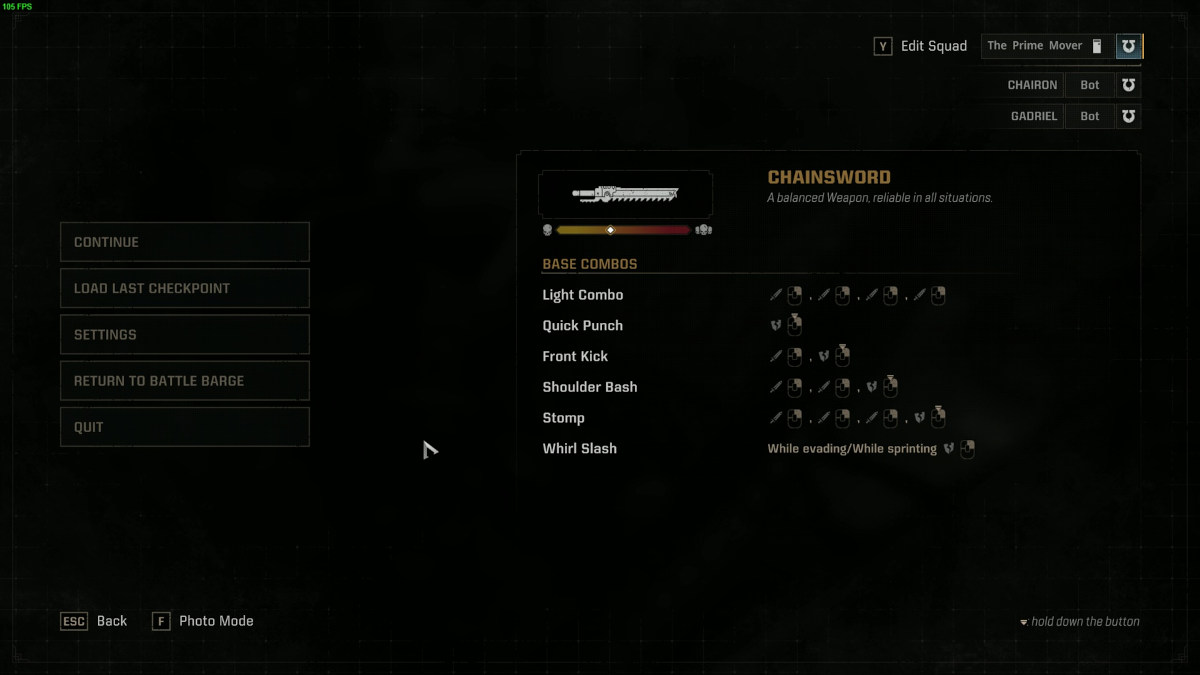Quit the game from pause menu
This screenshot has height=675, width=1200.
coord(185,427)
